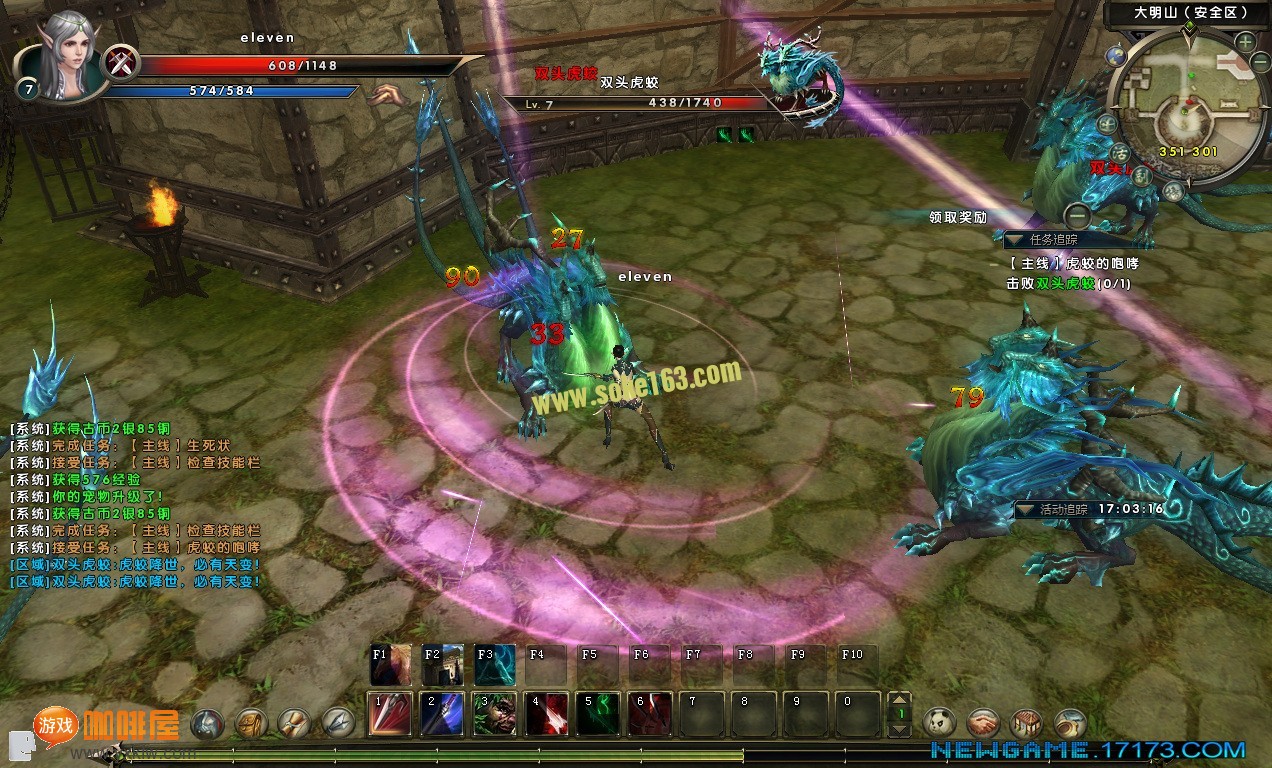This screenshot has height=768, width=1272.
Task: Use the F3 quick slot blue skill
Action: (495, 665)
